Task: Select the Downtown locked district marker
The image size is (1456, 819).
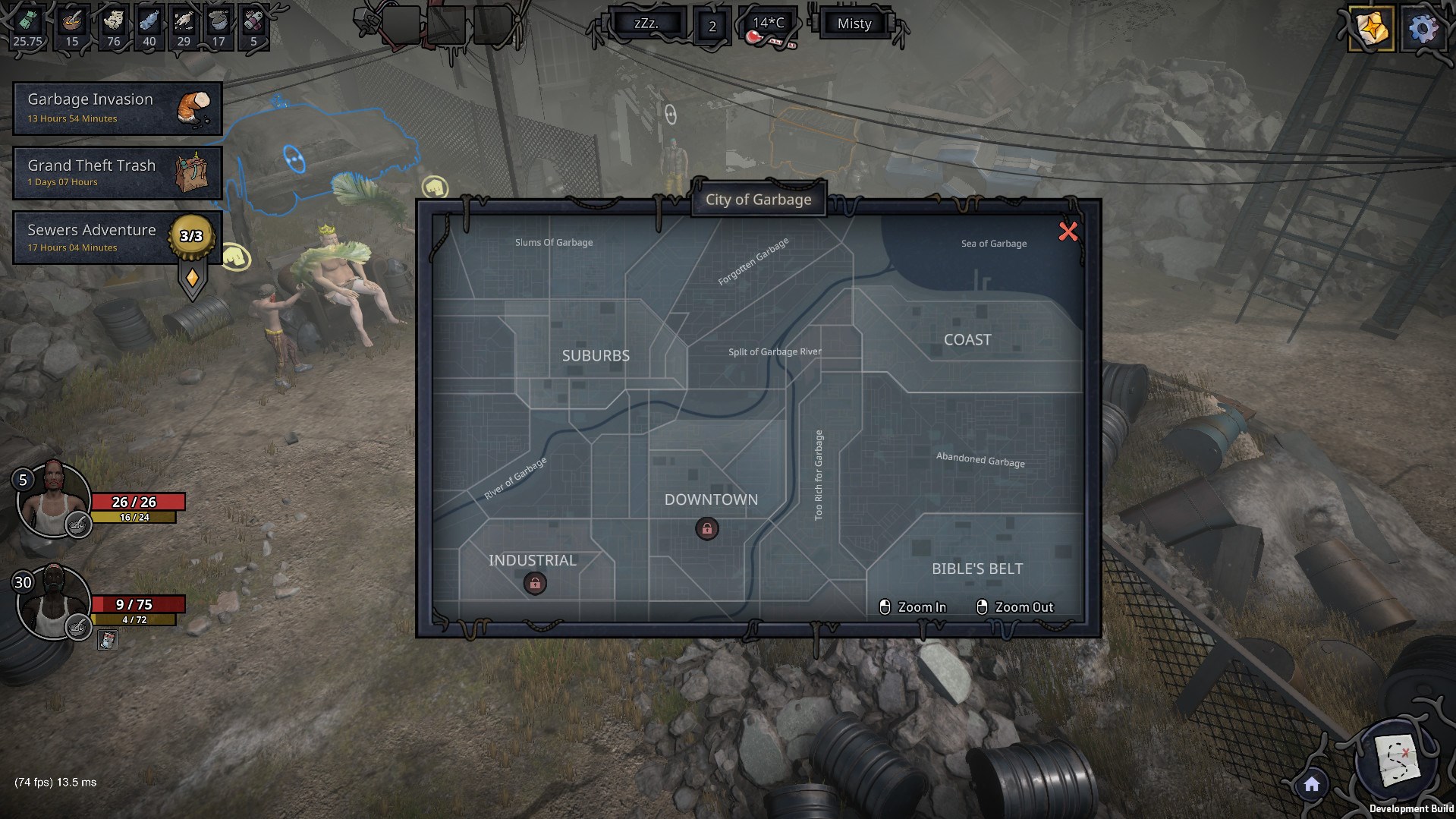Action: pos(707,529)
